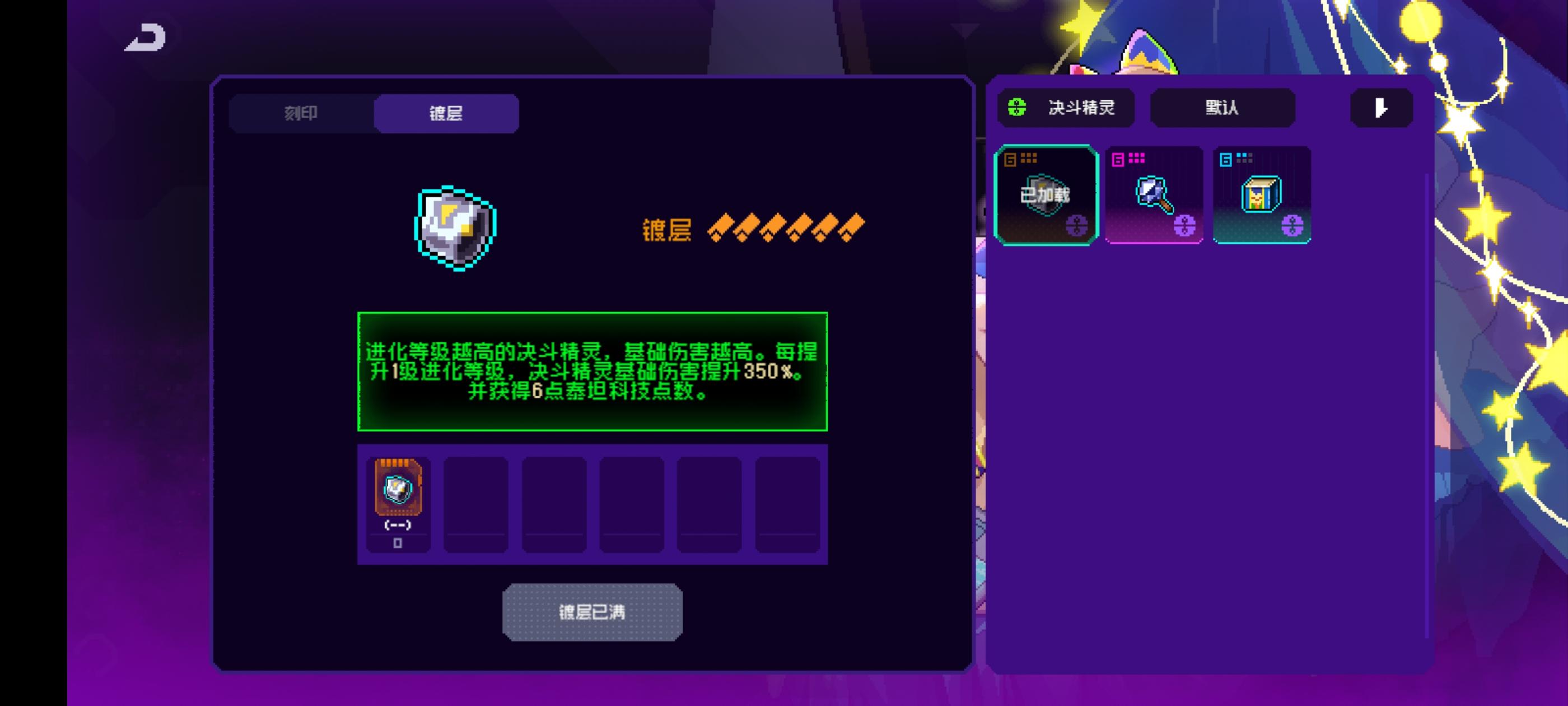Click the orange SD-card chip in the first slot
Image resolution: width=1568 pixels, height=706 pixels.
[x=398, y=487]
